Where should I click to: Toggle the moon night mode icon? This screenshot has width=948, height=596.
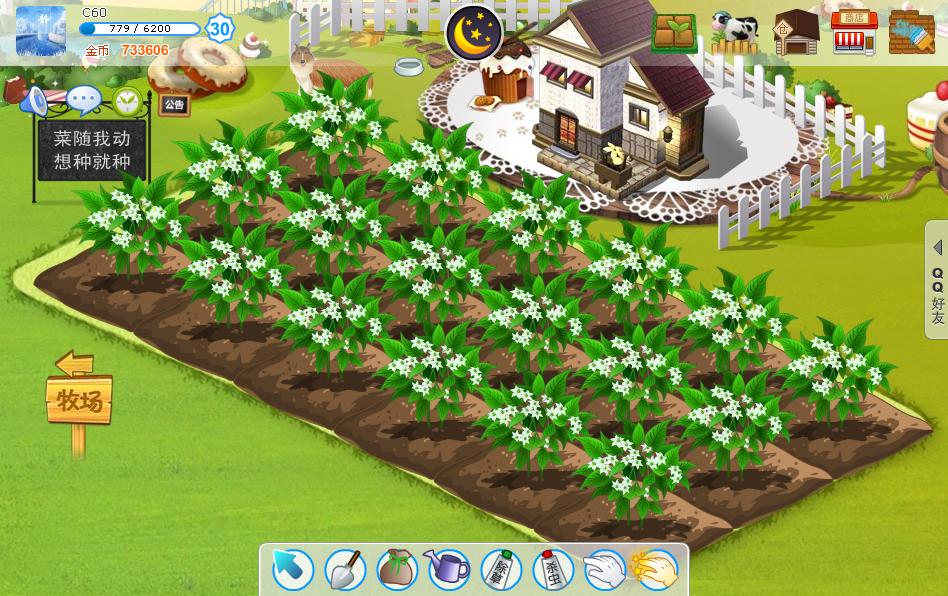pos(473,33)
